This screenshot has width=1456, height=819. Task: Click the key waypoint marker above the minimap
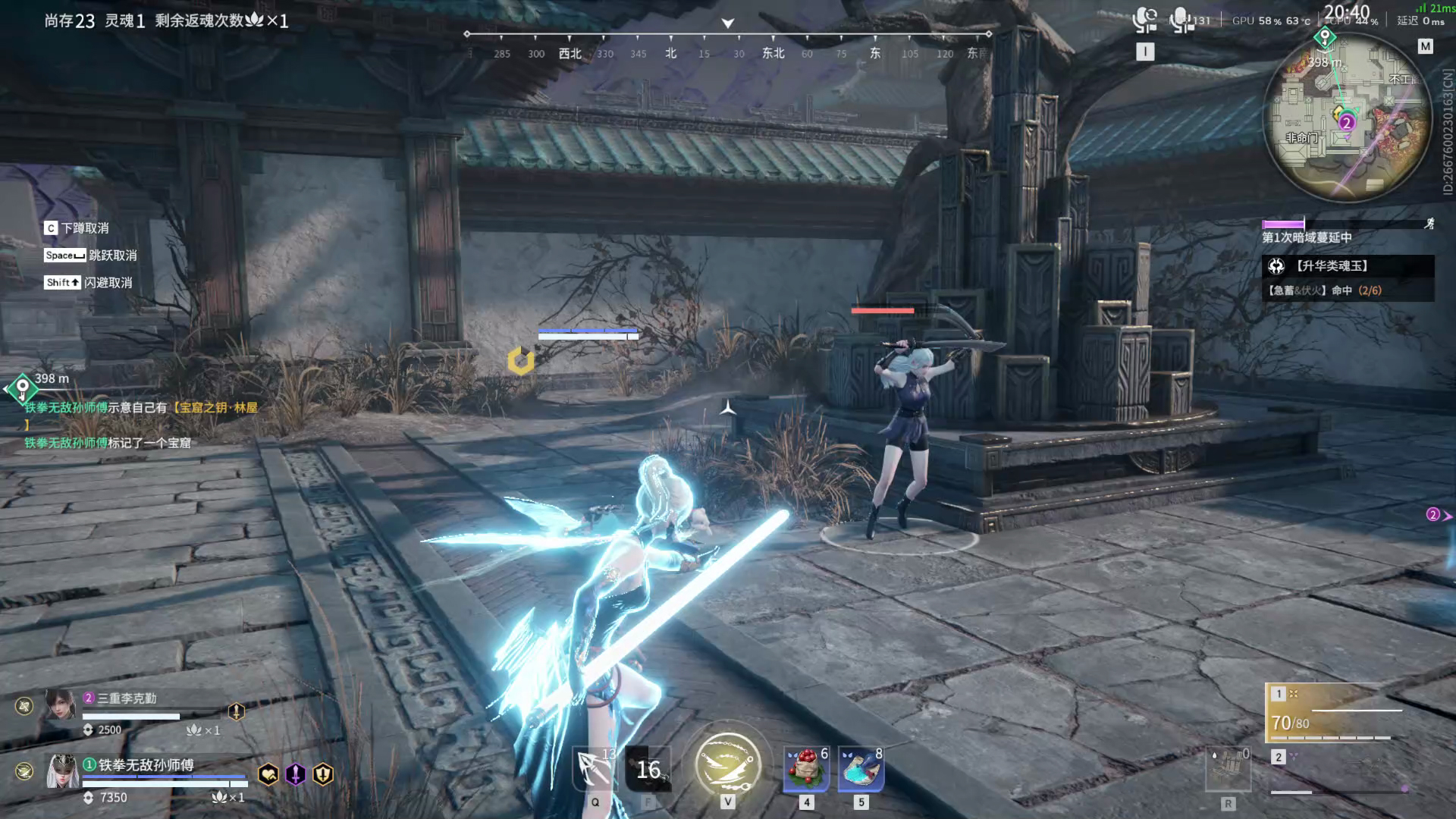point(1325,36)
